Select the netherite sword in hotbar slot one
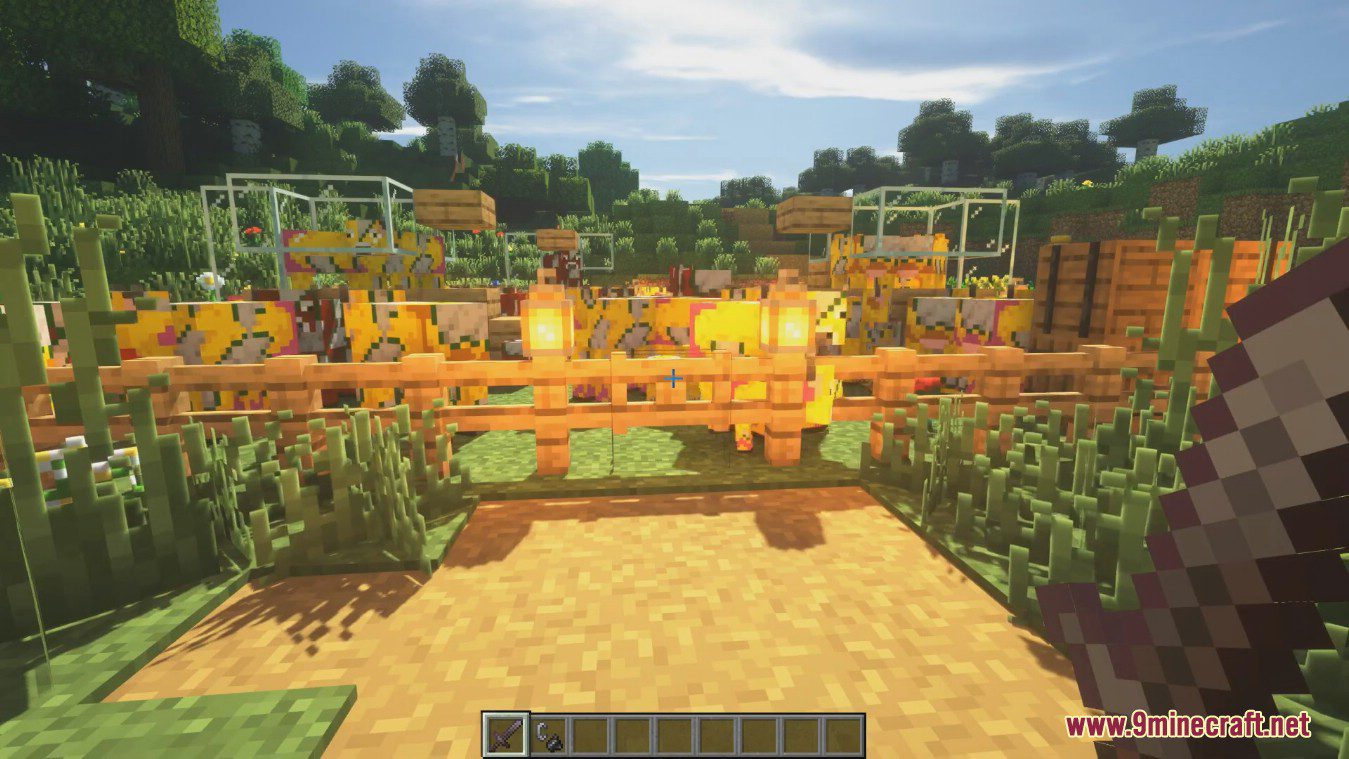Image resolution: width=1349 pixels, height=759 pixels. click(505, 739)
